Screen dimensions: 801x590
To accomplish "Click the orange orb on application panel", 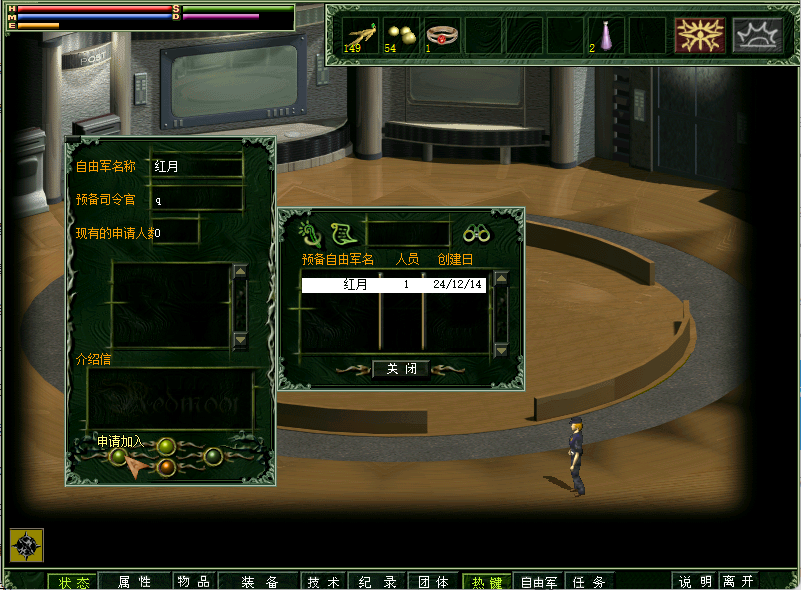I will [x=167, y=466].
